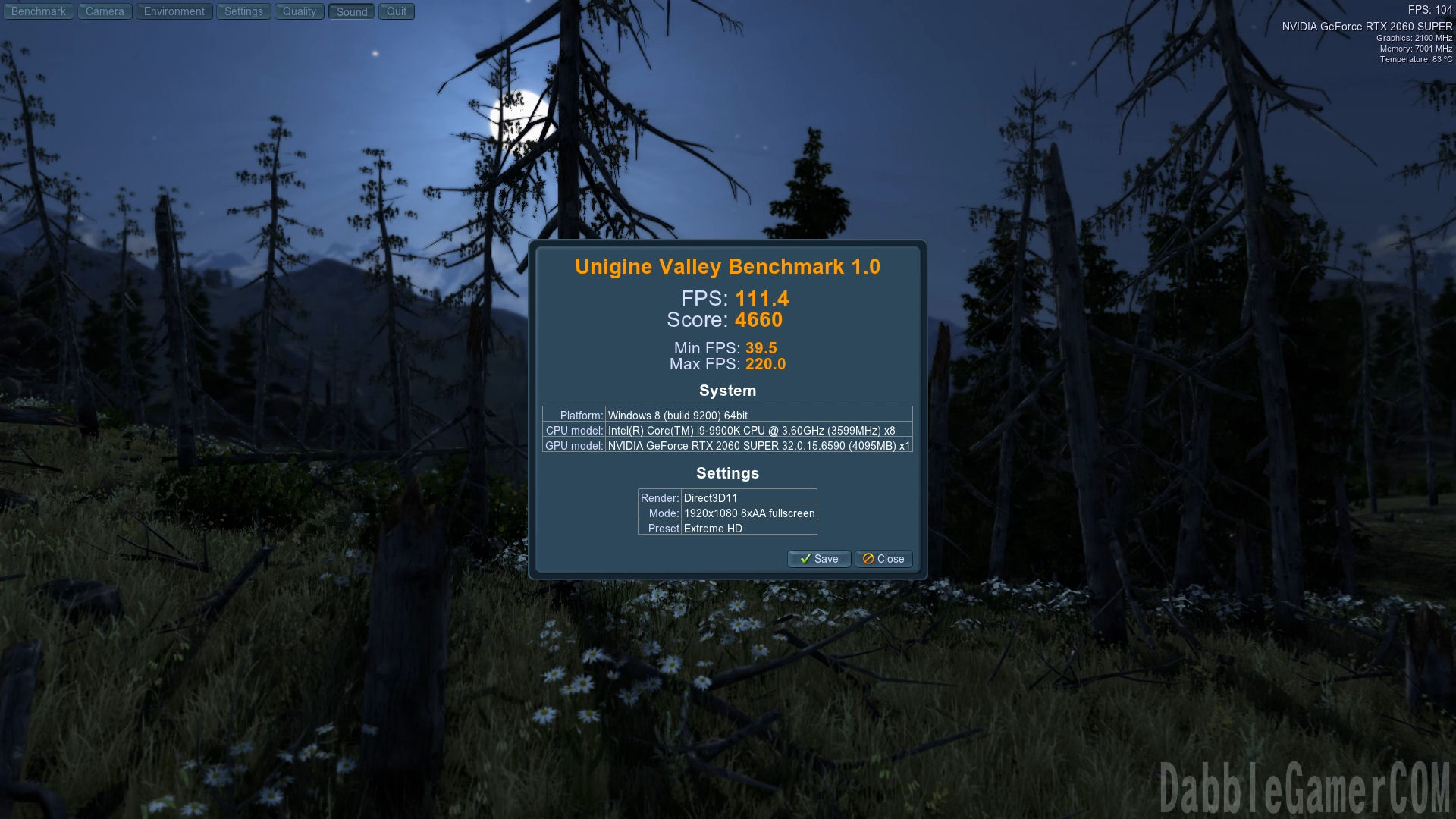The width and height of the screenshot is (1456, 819).
Task: Toggle the Sound button
Action: [x=352, y=11]
